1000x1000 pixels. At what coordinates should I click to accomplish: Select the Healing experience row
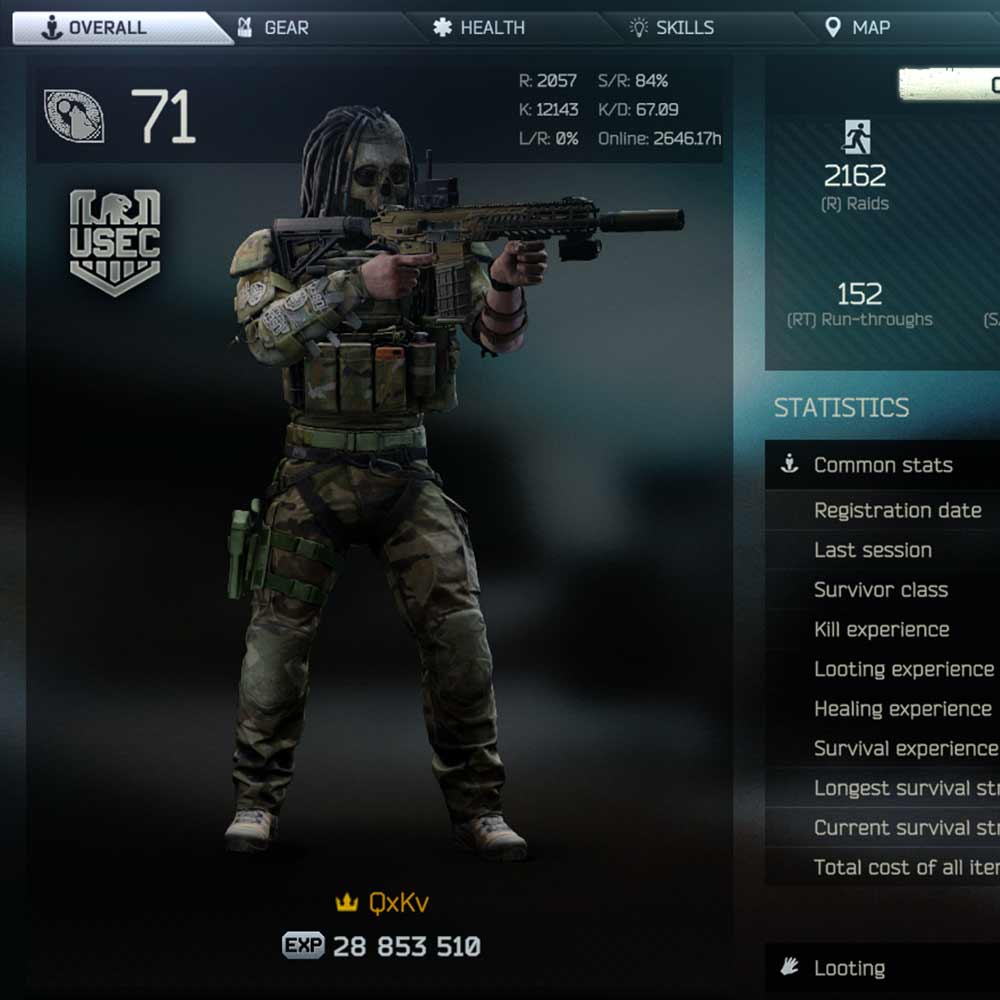[902, 709]
